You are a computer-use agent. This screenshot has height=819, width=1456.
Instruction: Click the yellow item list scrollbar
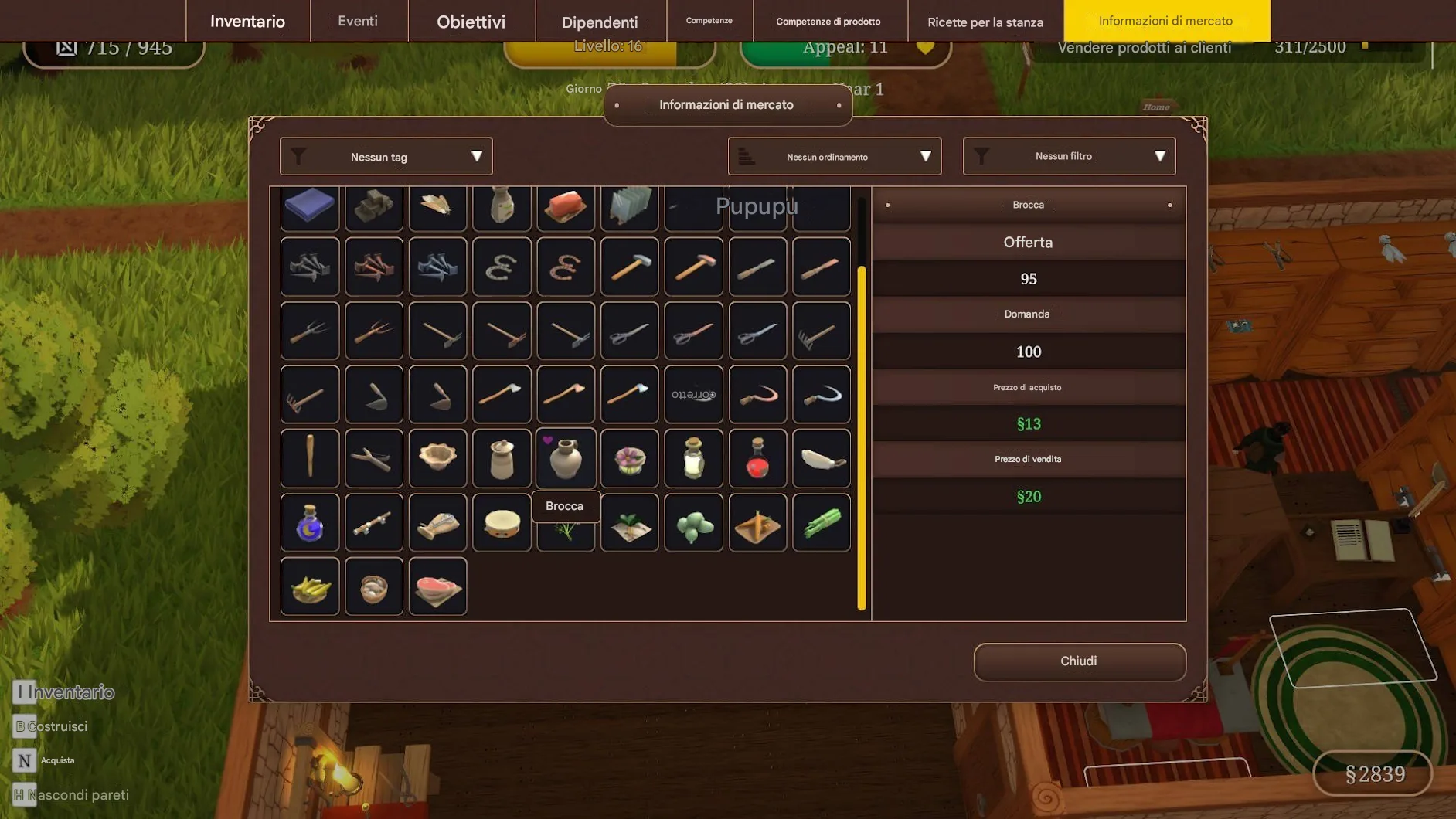point(862,437)
